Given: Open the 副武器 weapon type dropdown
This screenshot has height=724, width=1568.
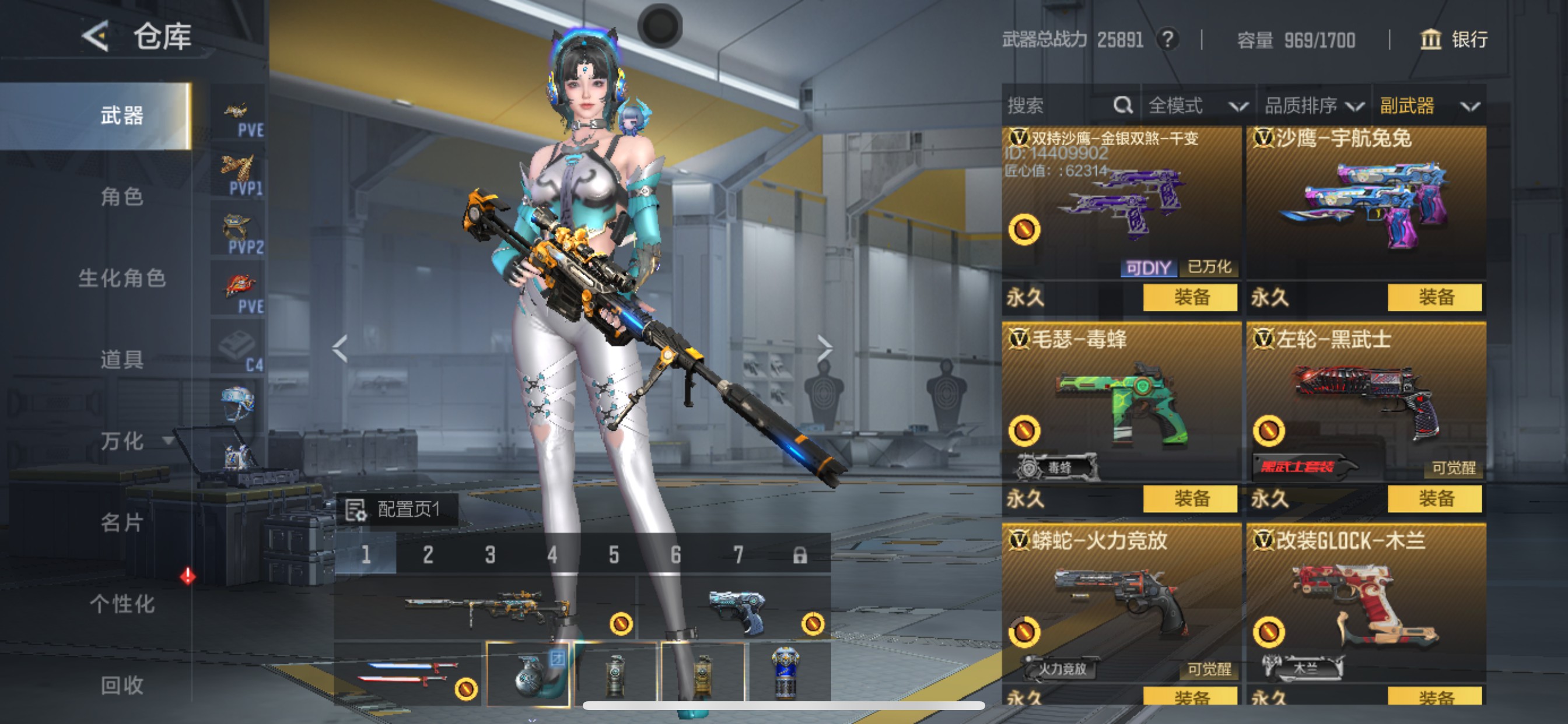Looking at the screenshot, I should pyautogui.click(x=1428, y=106).
